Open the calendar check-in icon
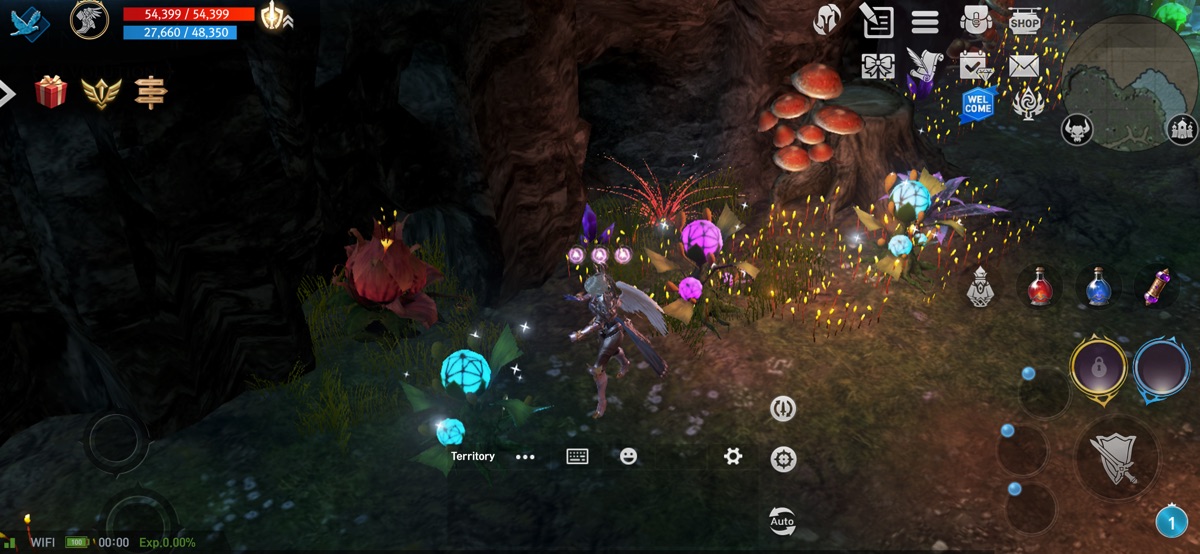 pos(974,66)
